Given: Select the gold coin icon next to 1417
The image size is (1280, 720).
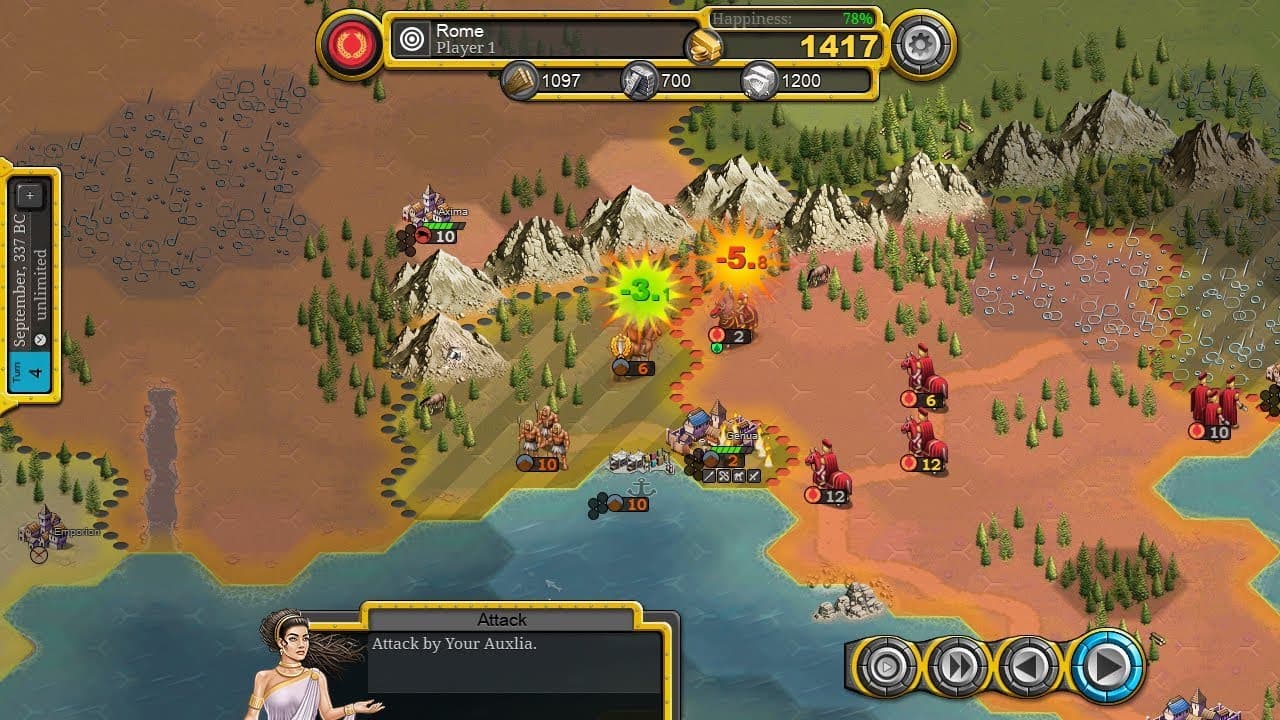Looking at the screenshot, I should click(706, 45).
